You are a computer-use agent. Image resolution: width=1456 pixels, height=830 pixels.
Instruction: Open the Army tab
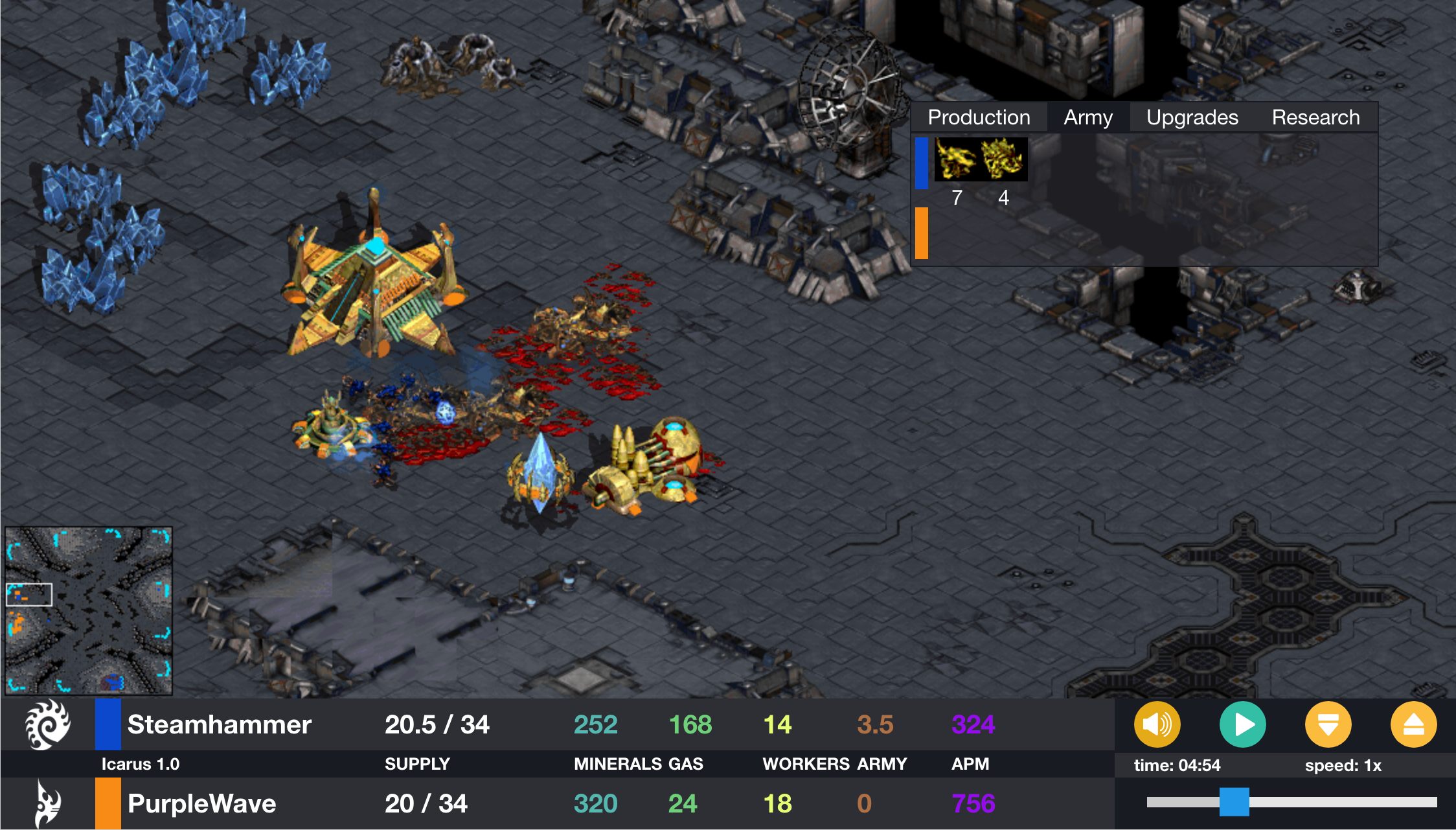pyautogui.click(x=1088, y=117)
